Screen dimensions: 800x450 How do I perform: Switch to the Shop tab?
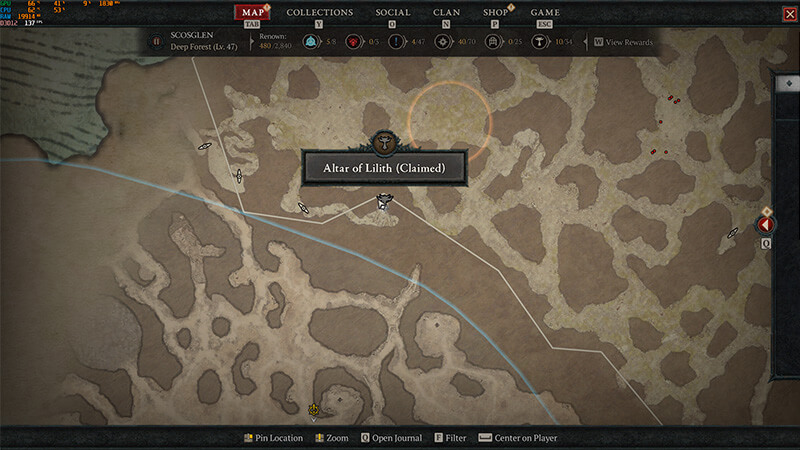point(495,13)
